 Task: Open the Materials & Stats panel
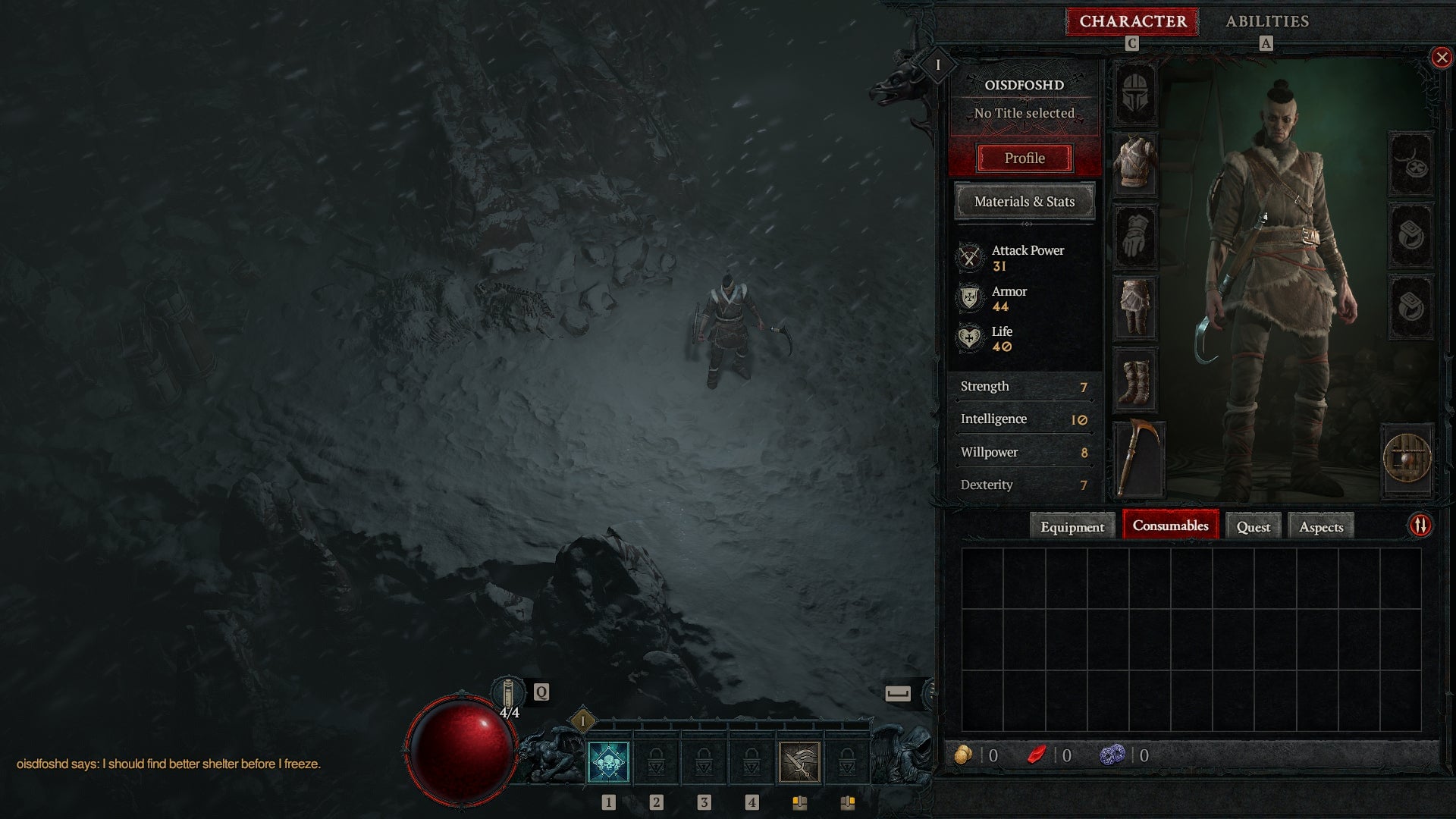pyautogui.click(x=1025, y=202)
